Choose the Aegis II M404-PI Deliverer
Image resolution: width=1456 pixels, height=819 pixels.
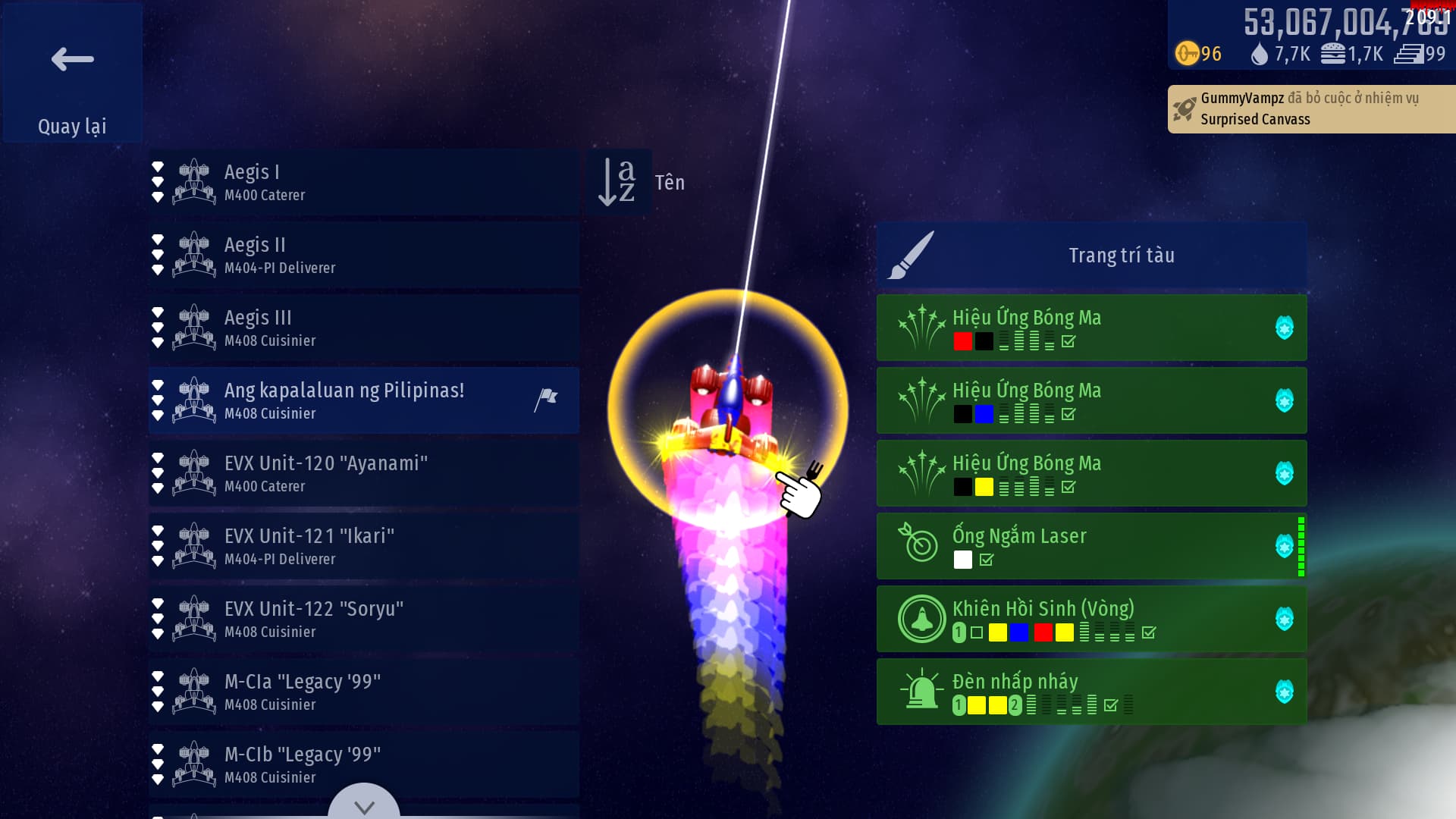click(364, 255)
